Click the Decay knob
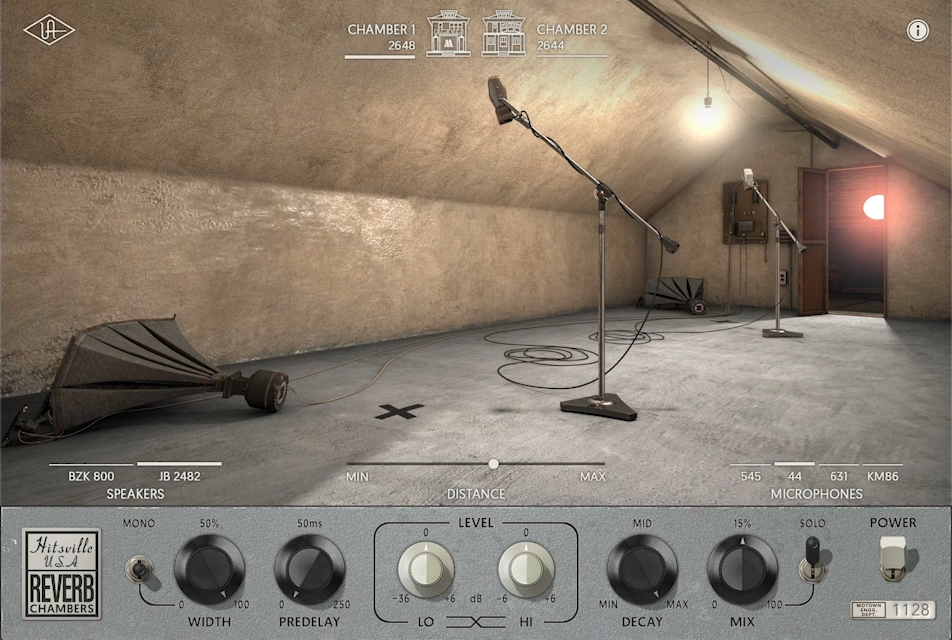 [x=643, y=570]
